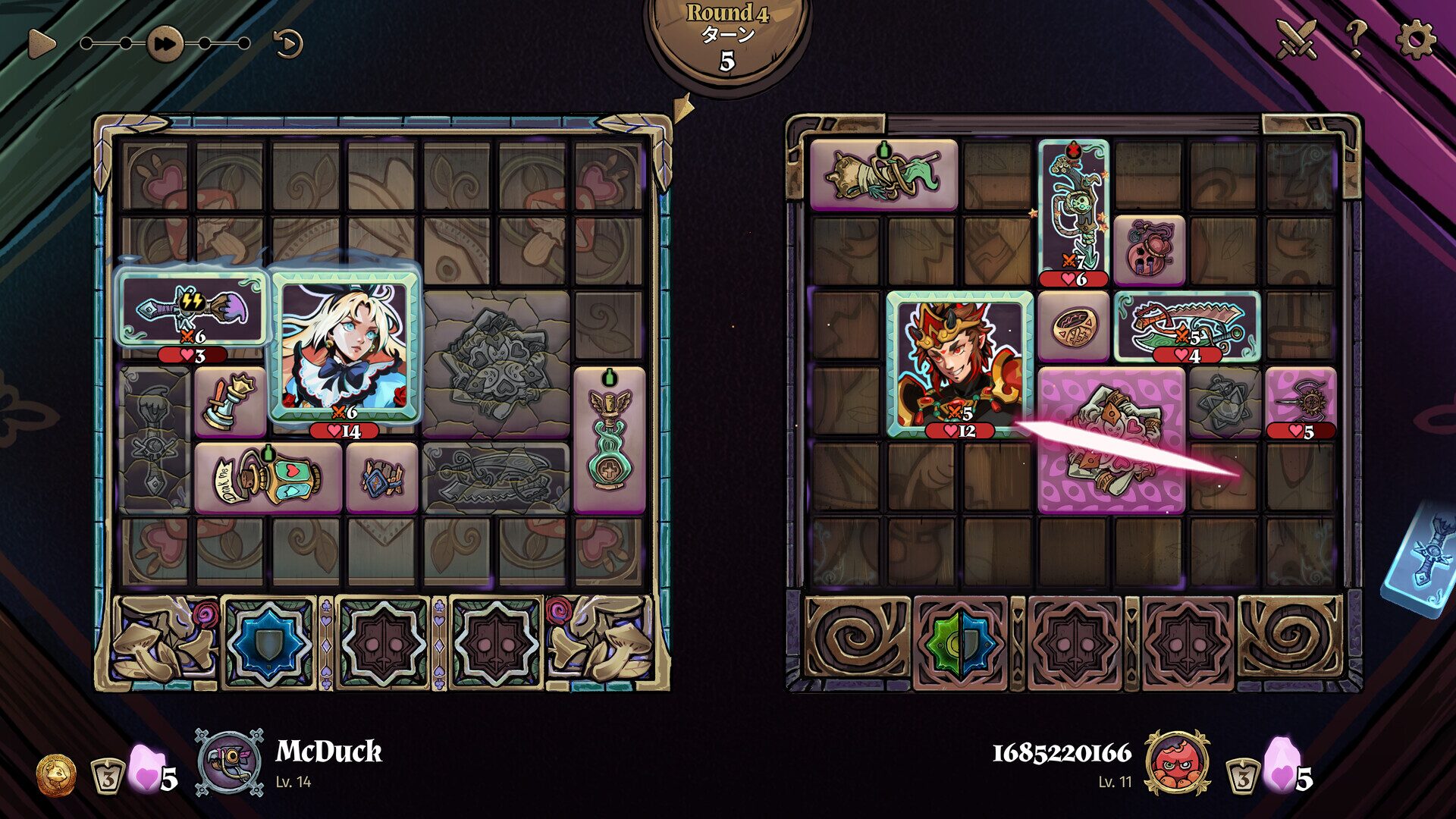Select the blonde heroine character tile
1456x819 pixels.
(x=344, y=346)
